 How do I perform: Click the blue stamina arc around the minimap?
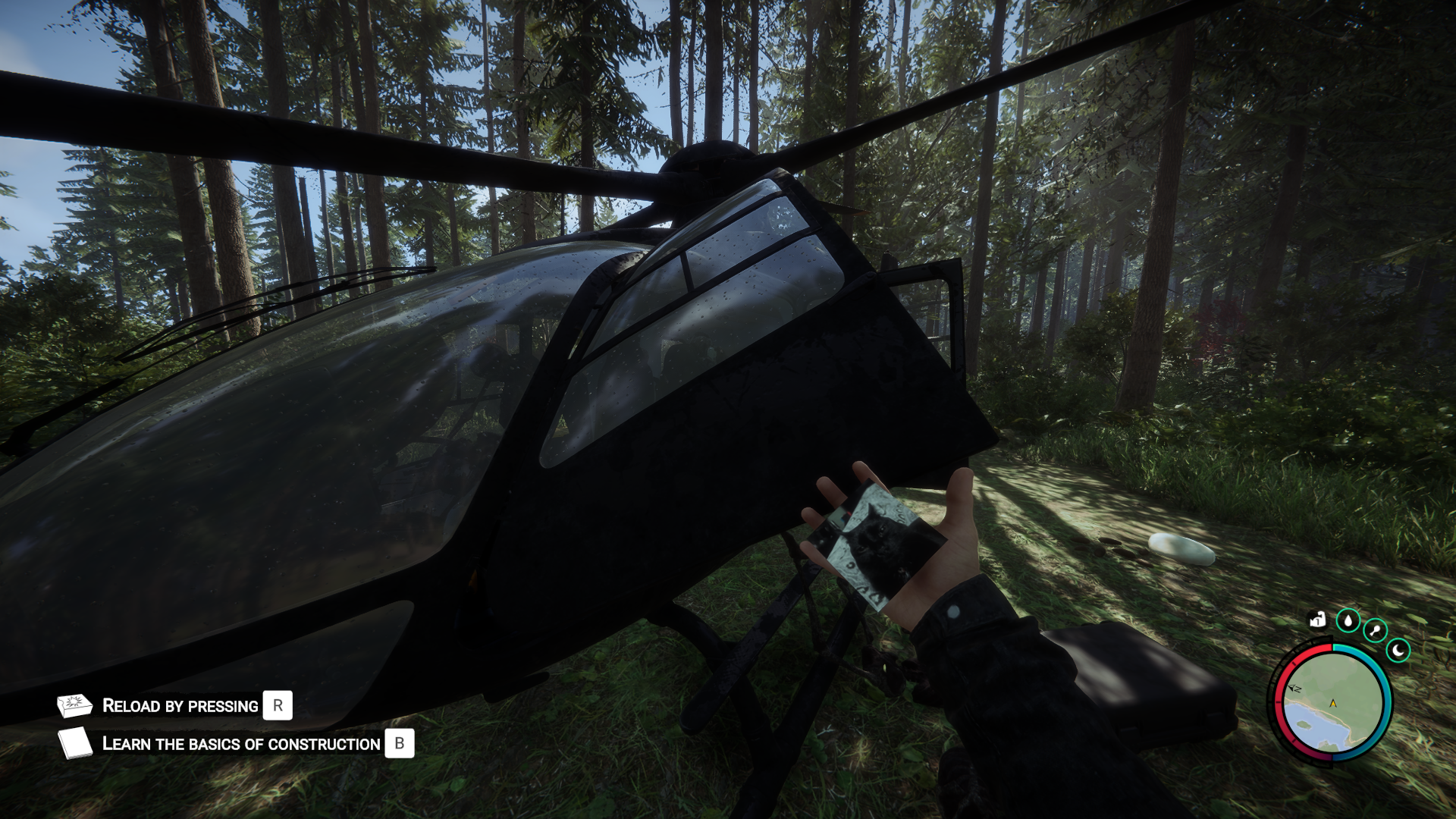click(x=1388, y=703)
